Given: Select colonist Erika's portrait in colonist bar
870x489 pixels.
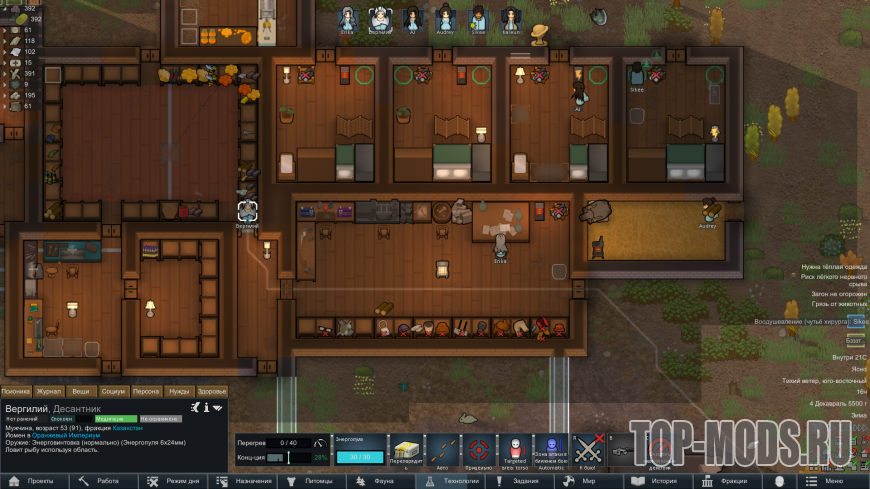Looking at the screenshot, I should [x=347, y=18].
